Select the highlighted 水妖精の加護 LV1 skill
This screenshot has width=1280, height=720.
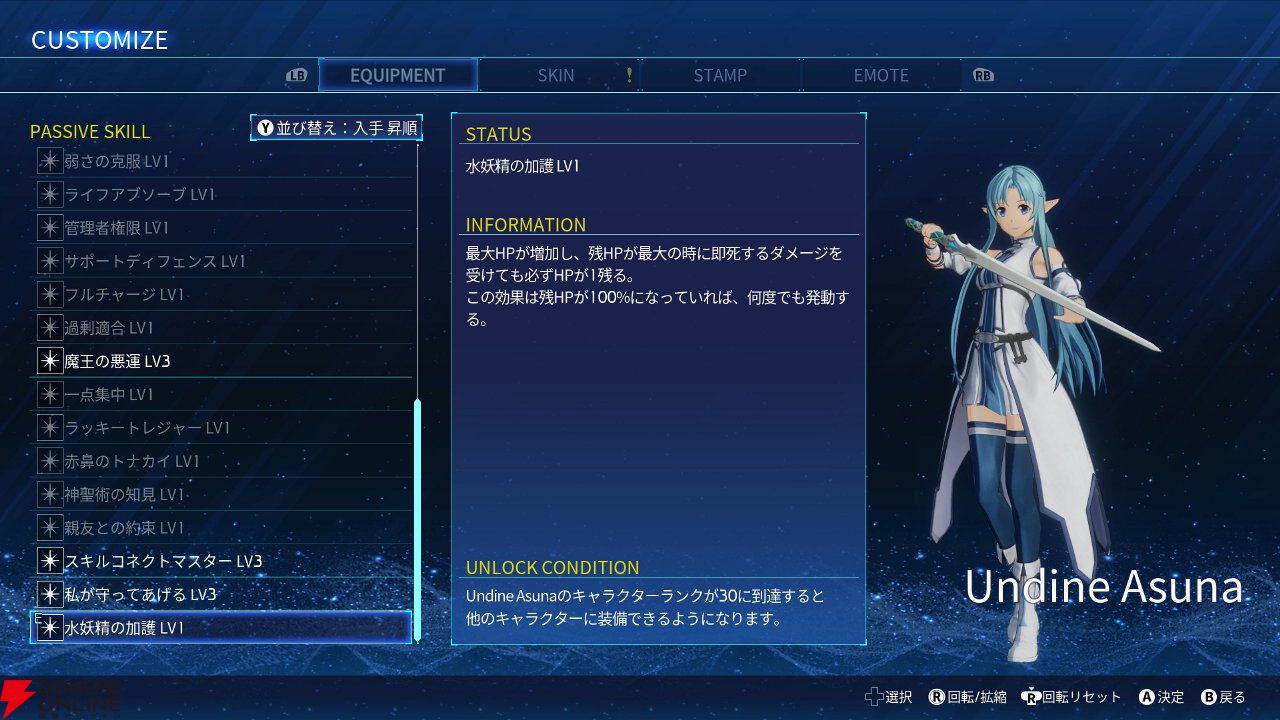coord(222,628)
